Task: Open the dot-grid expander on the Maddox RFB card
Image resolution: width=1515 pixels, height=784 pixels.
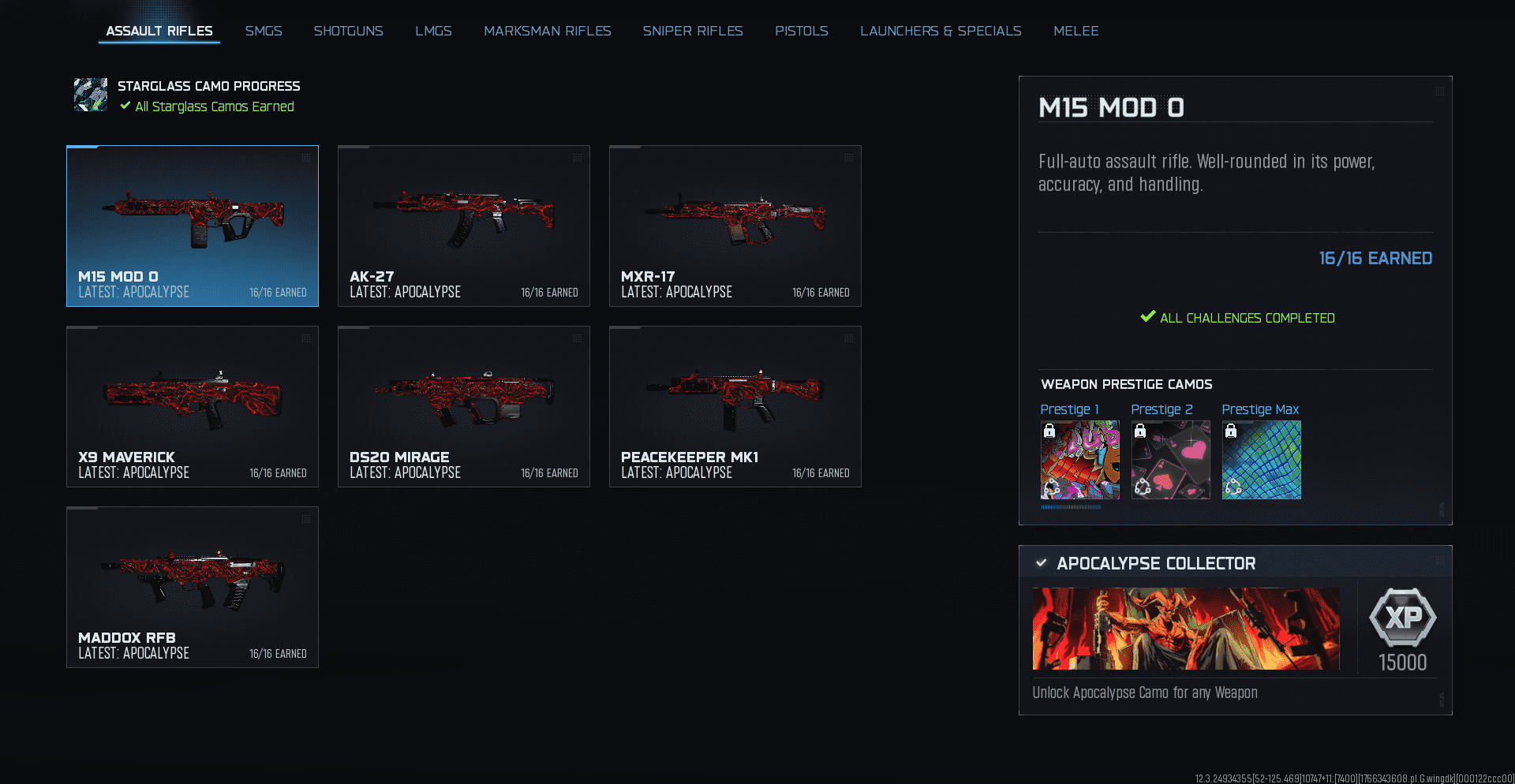Action: [x=305, y=520]
